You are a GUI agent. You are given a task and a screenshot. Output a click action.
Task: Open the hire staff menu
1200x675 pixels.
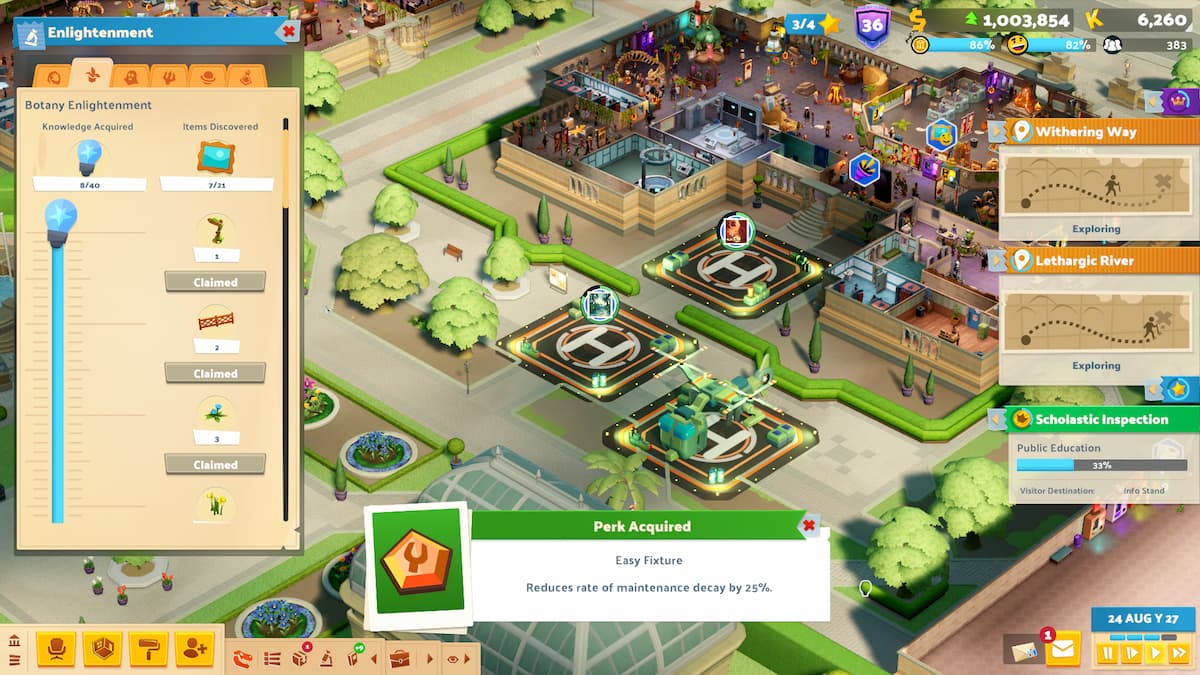click(194, 650)
